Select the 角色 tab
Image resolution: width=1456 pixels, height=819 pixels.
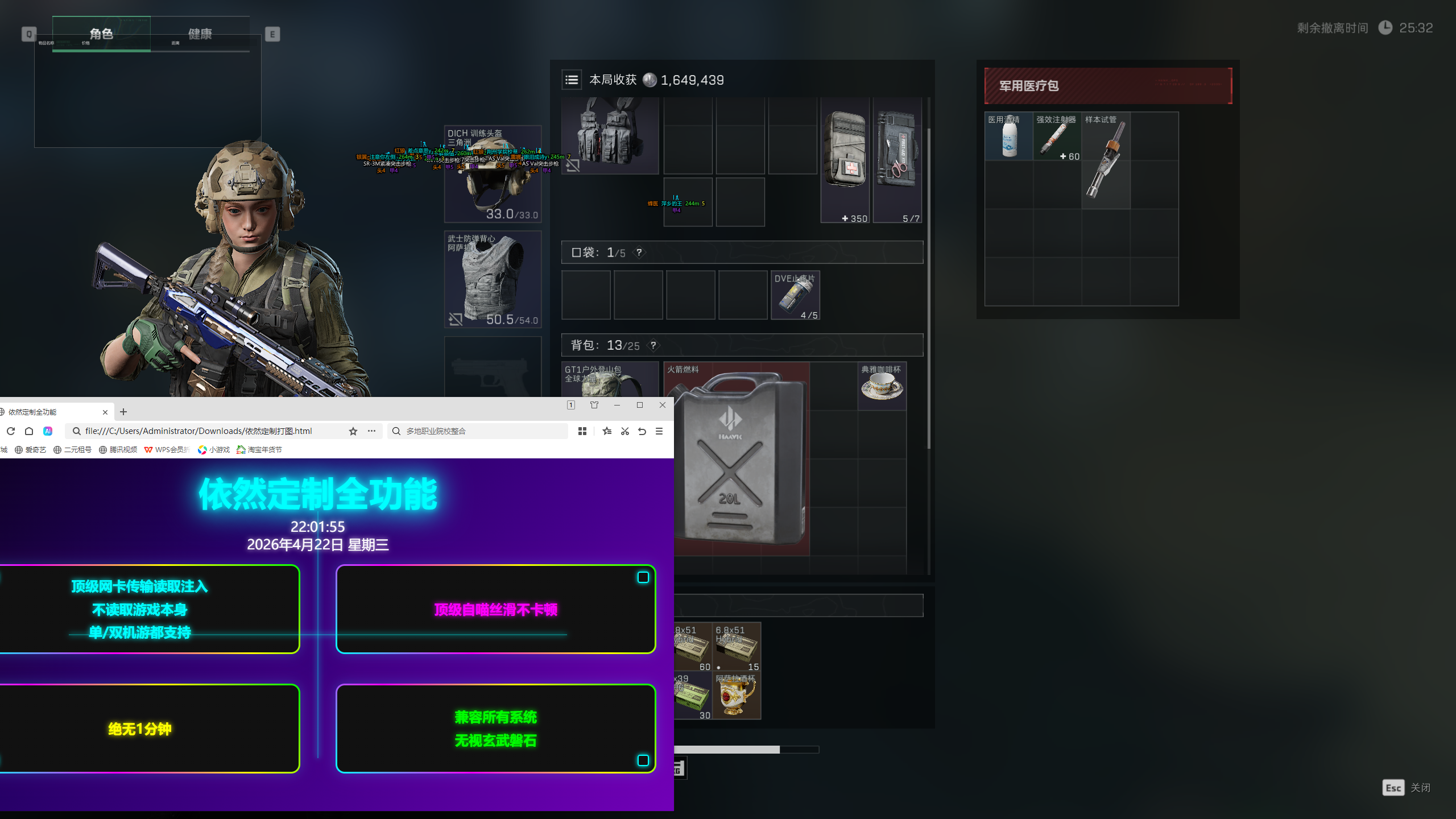click(101, 34)
